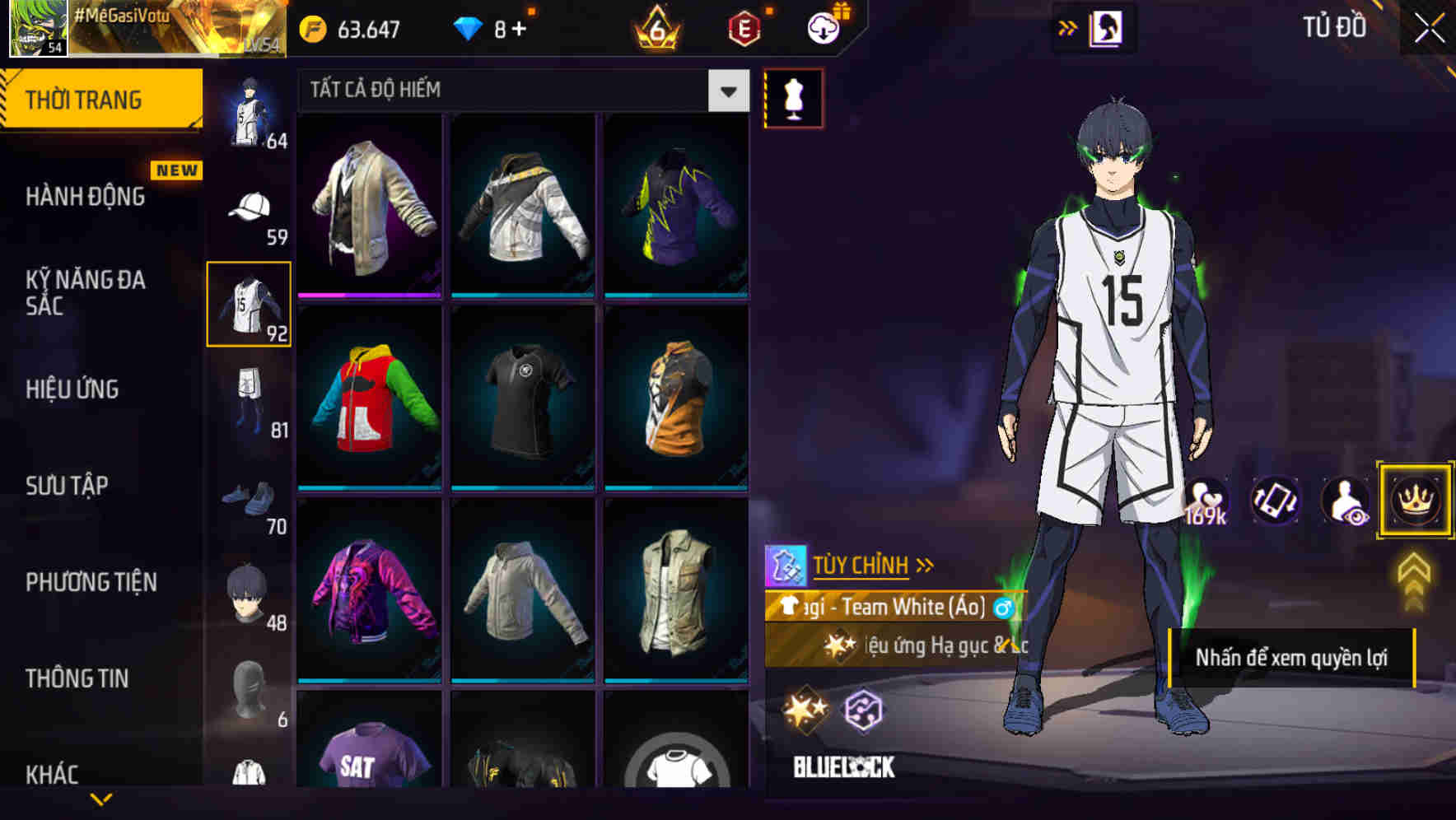Open the E-badge event icon in top bar
The image size is (1456, 820).
(x=744, y=27)
